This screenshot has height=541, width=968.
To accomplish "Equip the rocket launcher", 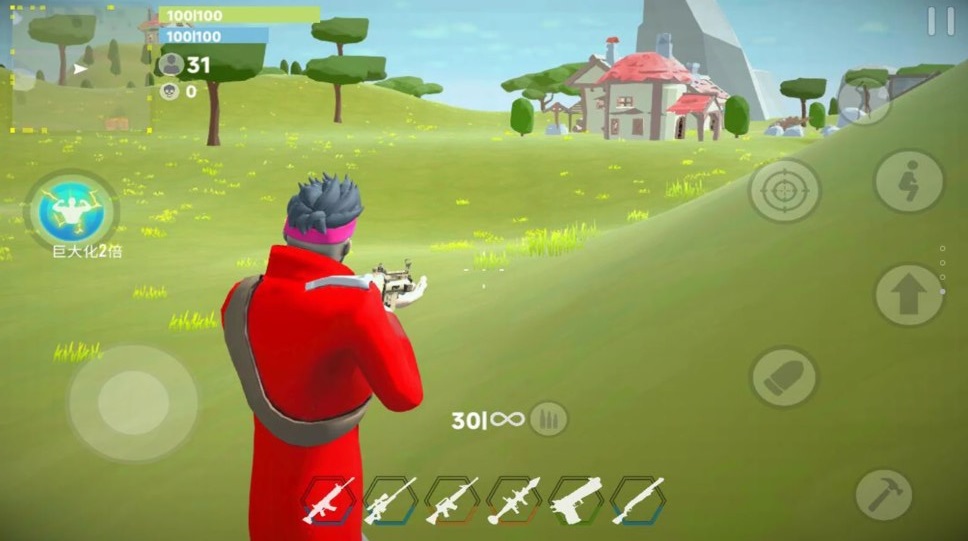I will pos(514,500).
